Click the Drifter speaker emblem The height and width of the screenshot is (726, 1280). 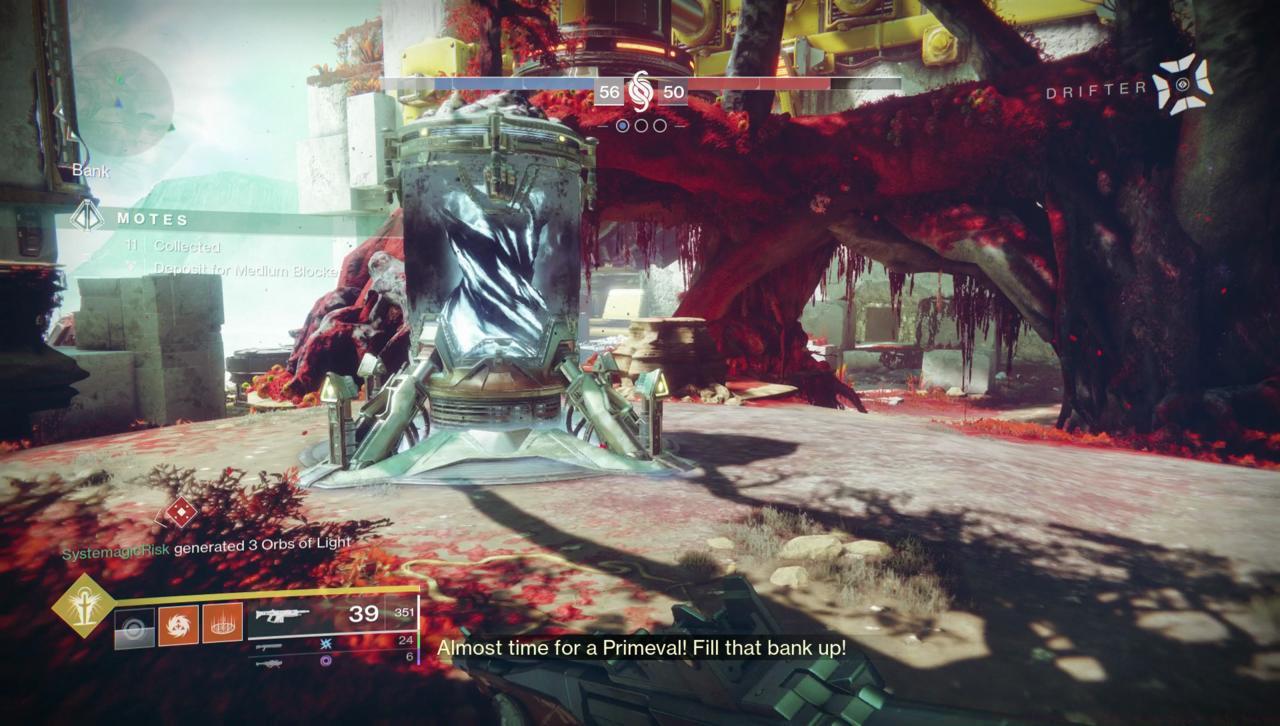1182,86
